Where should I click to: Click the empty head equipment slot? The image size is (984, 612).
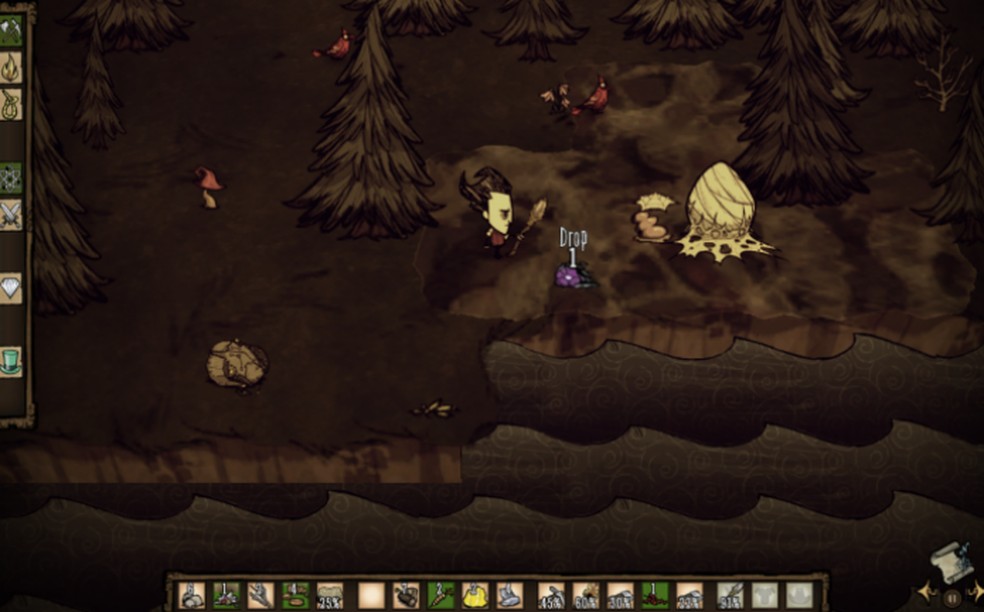(798, 596)
